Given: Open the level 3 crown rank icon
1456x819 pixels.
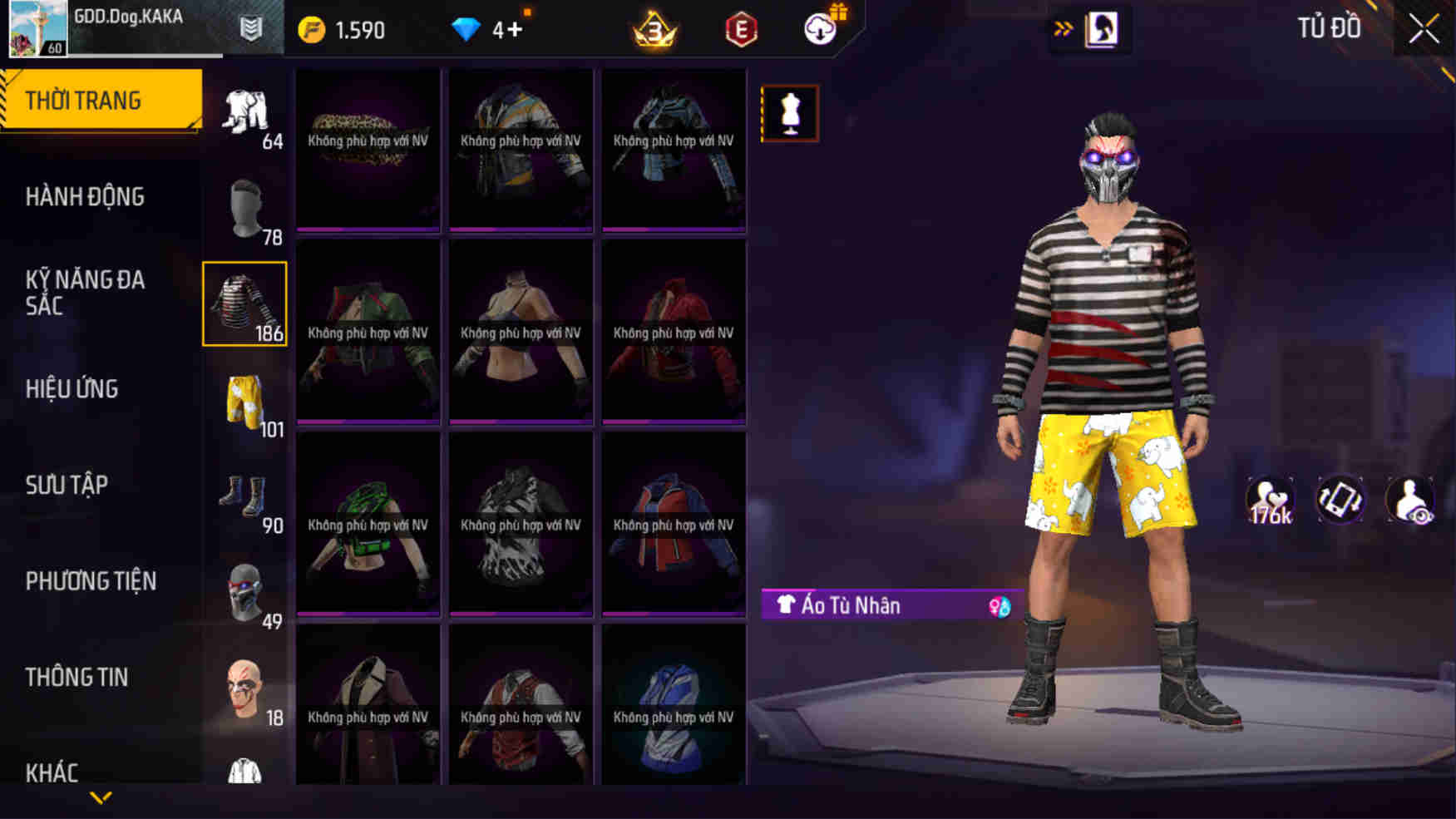Looking at the screenshot, I should coord(654,27).
